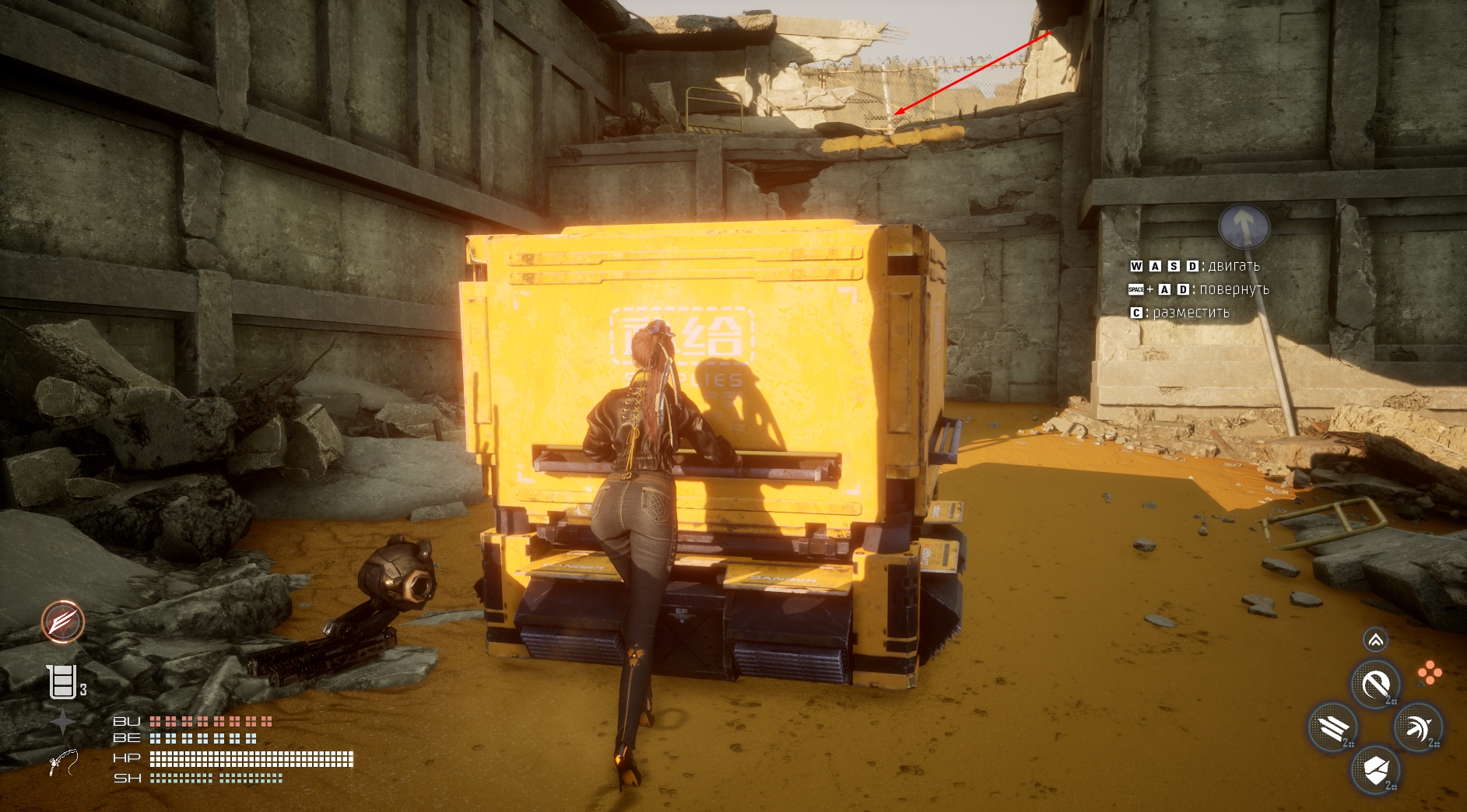Activate the shield breaker beta skill

[1376, 770]
